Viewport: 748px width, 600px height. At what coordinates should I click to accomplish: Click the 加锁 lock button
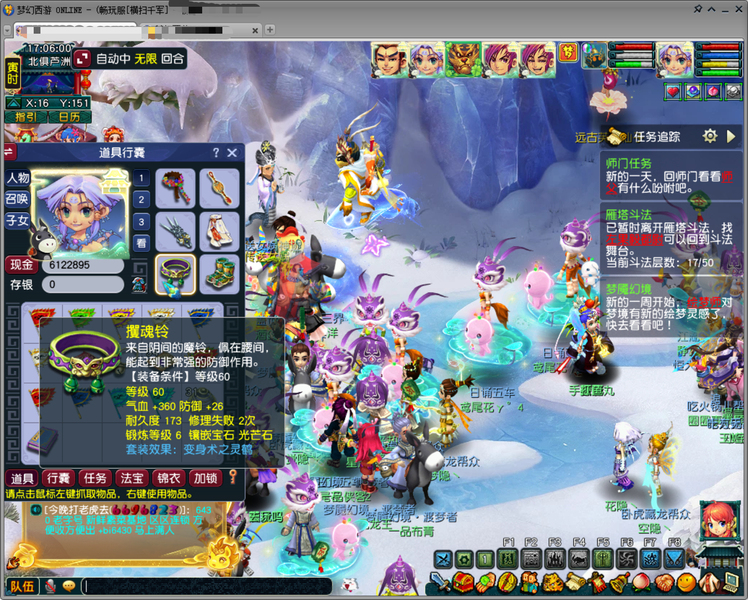(205, 478)
